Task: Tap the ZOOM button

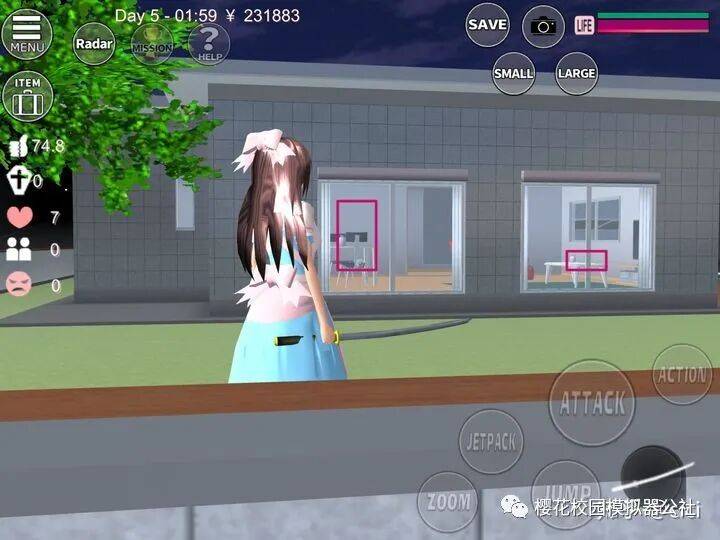Action: 447,501
